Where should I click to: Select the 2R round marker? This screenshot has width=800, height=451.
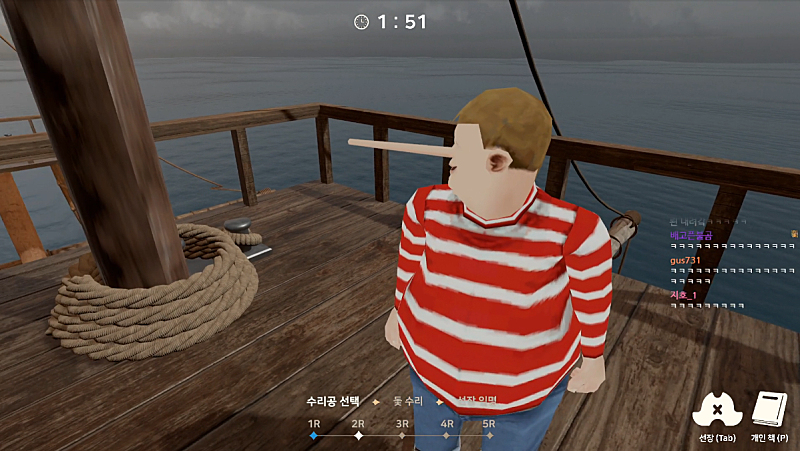point(358,436)
